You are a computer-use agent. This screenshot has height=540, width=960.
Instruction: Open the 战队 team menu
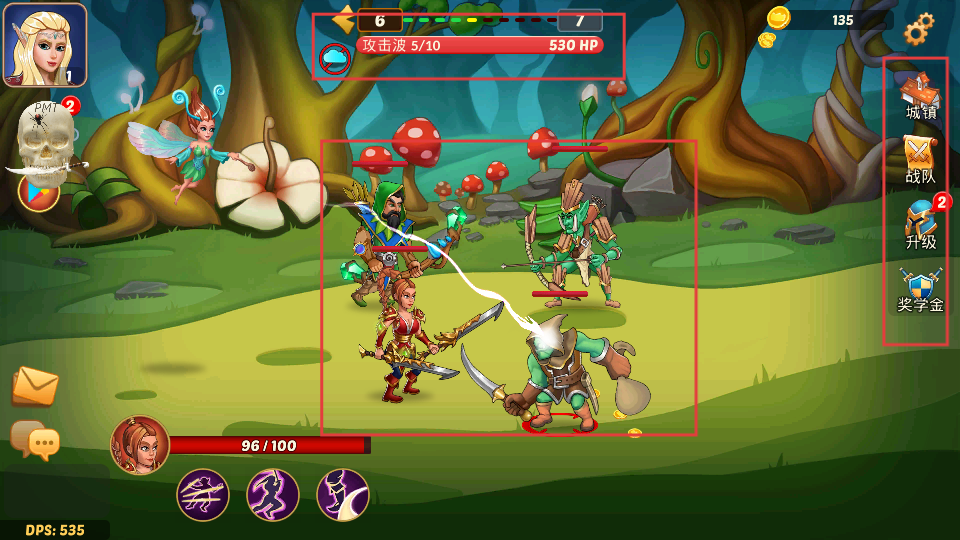(920, 160)
